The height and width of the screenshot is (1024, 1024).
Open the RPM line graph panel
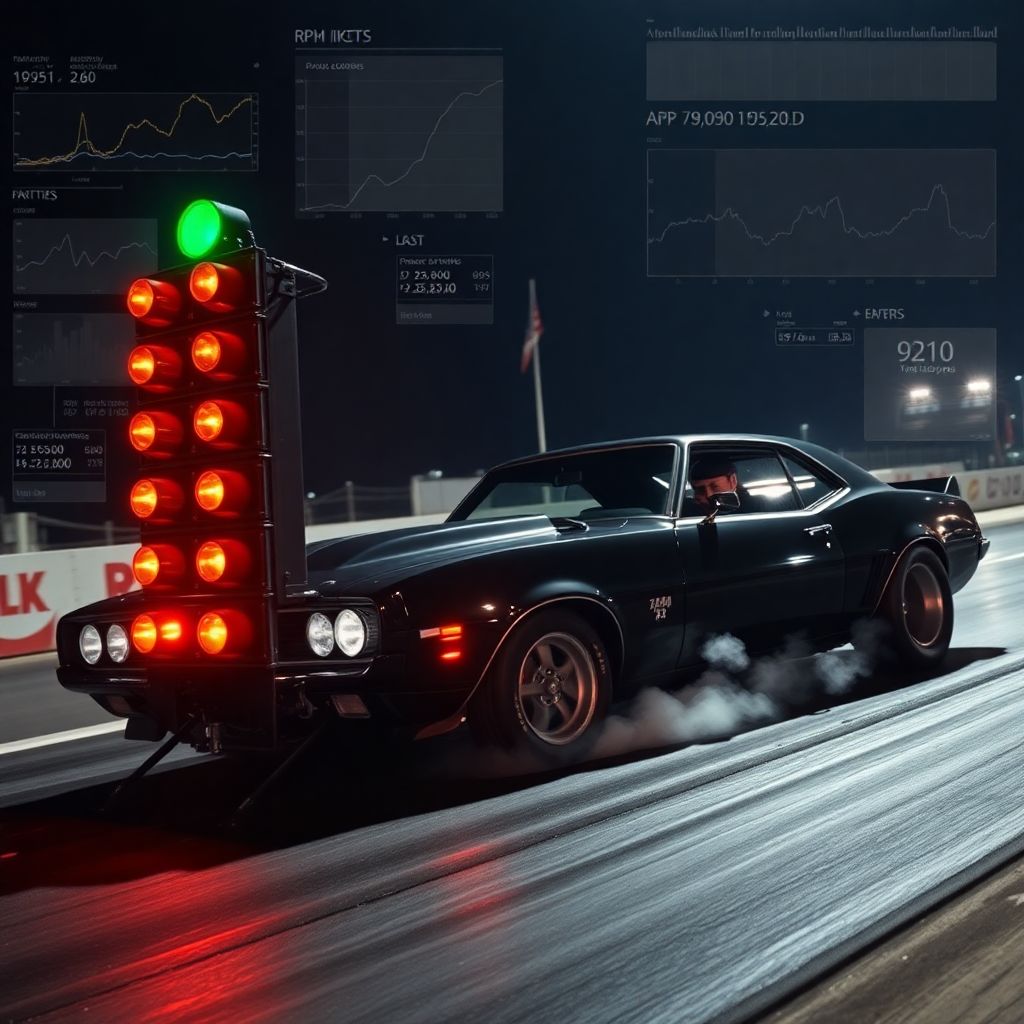tap(399, 134)
